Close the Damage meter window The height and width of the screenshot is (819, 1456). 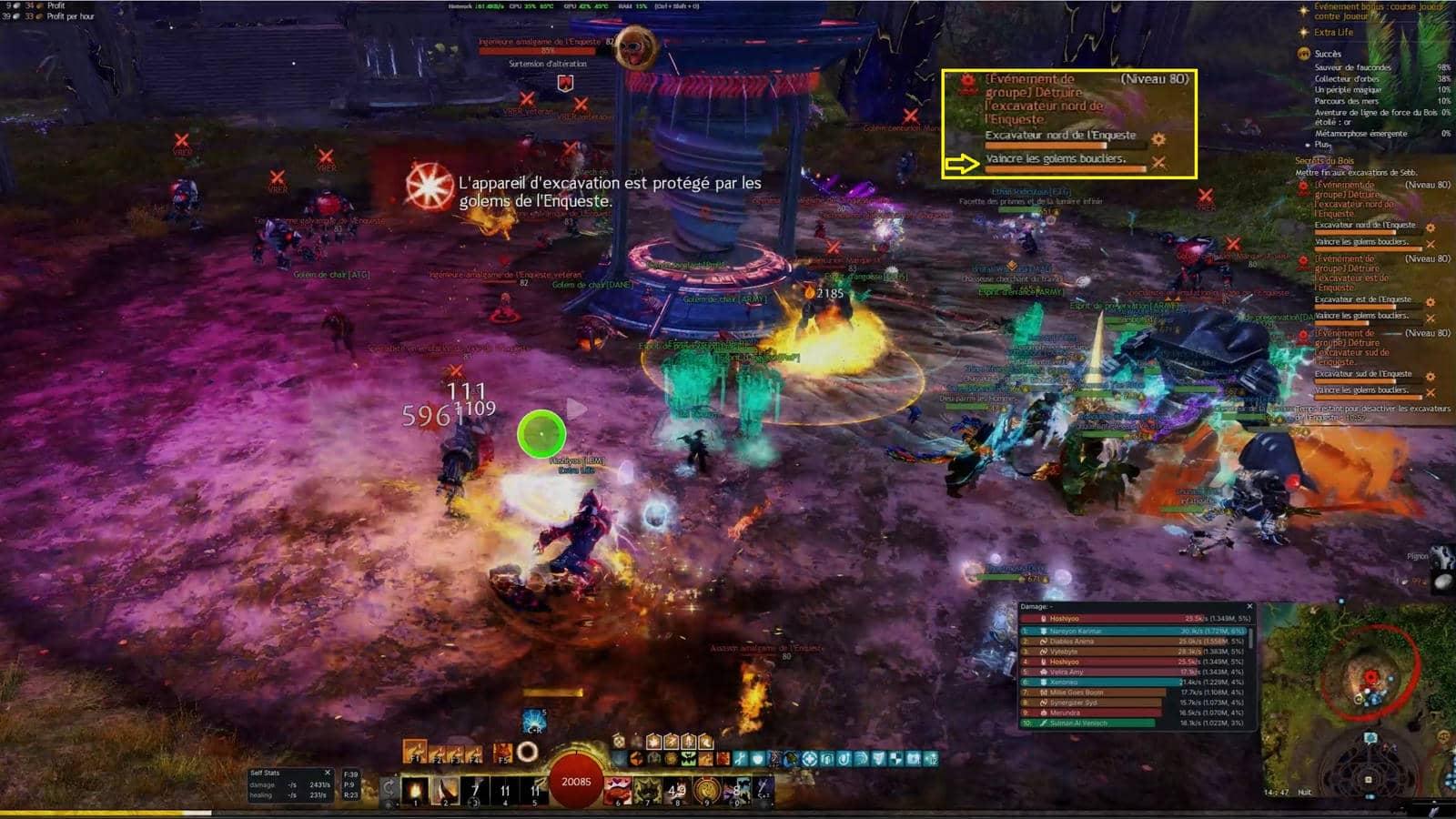[x=1249, y=606]
